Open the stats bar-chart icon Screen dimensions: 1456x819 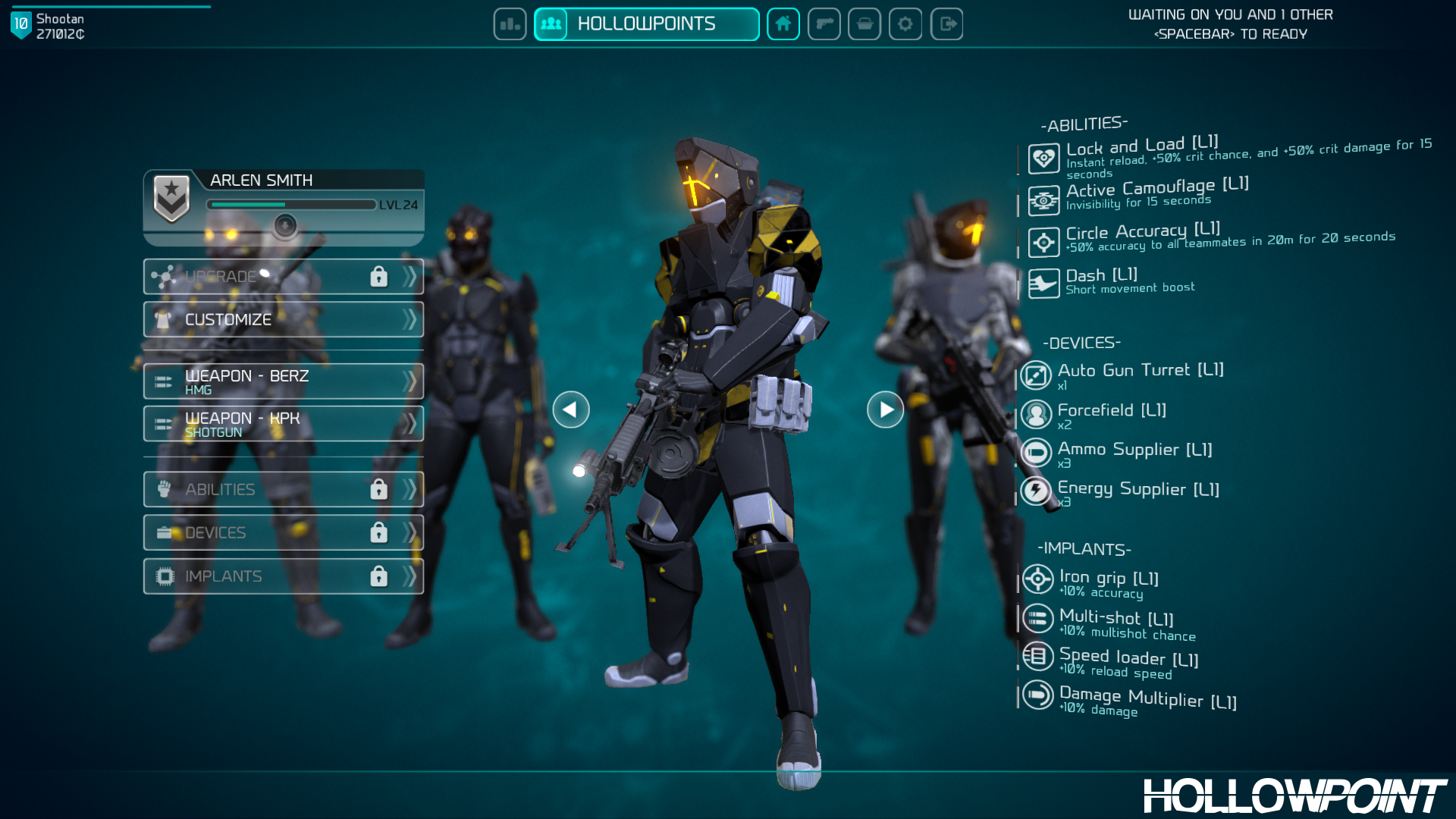coord(510,24)
